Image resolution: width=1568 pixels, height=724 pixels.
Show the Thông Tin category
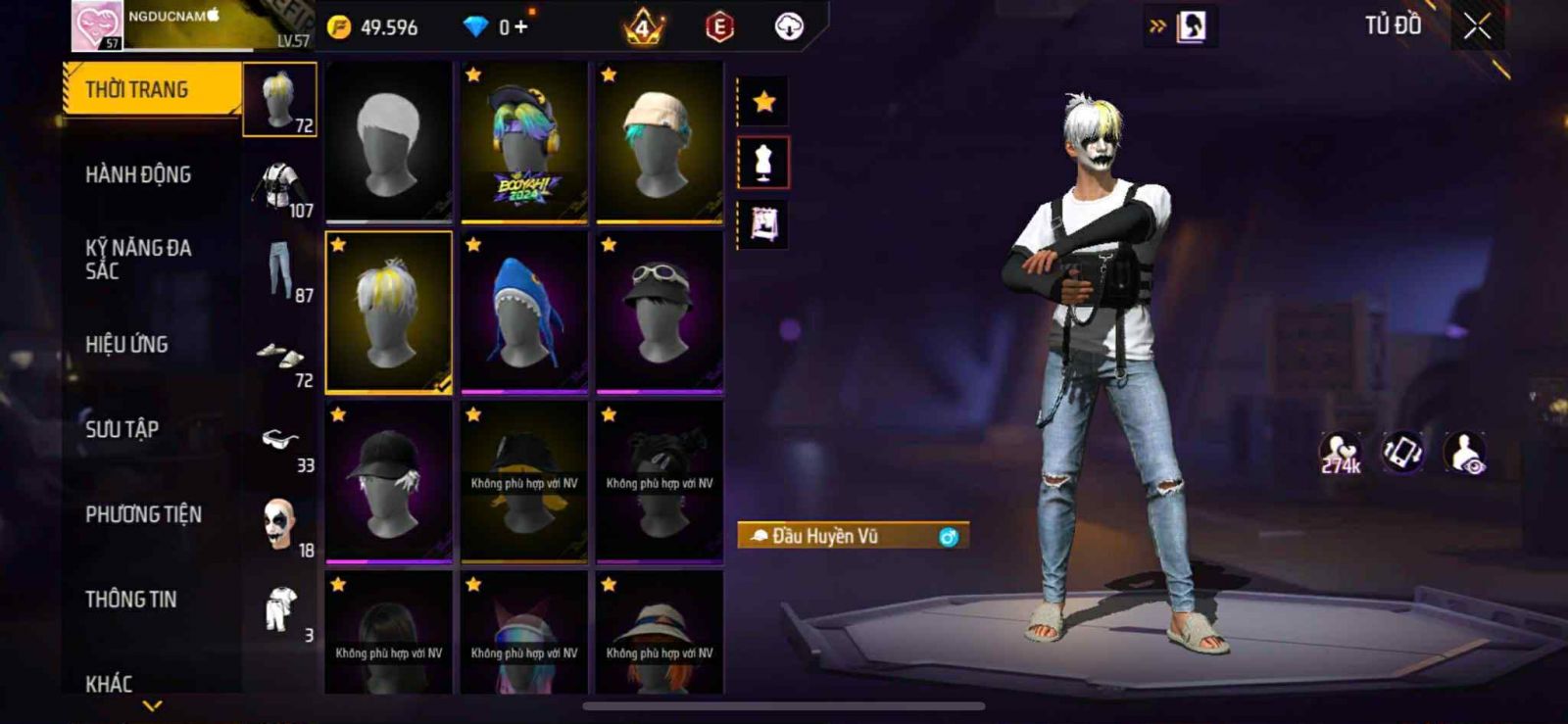point(130,600)
